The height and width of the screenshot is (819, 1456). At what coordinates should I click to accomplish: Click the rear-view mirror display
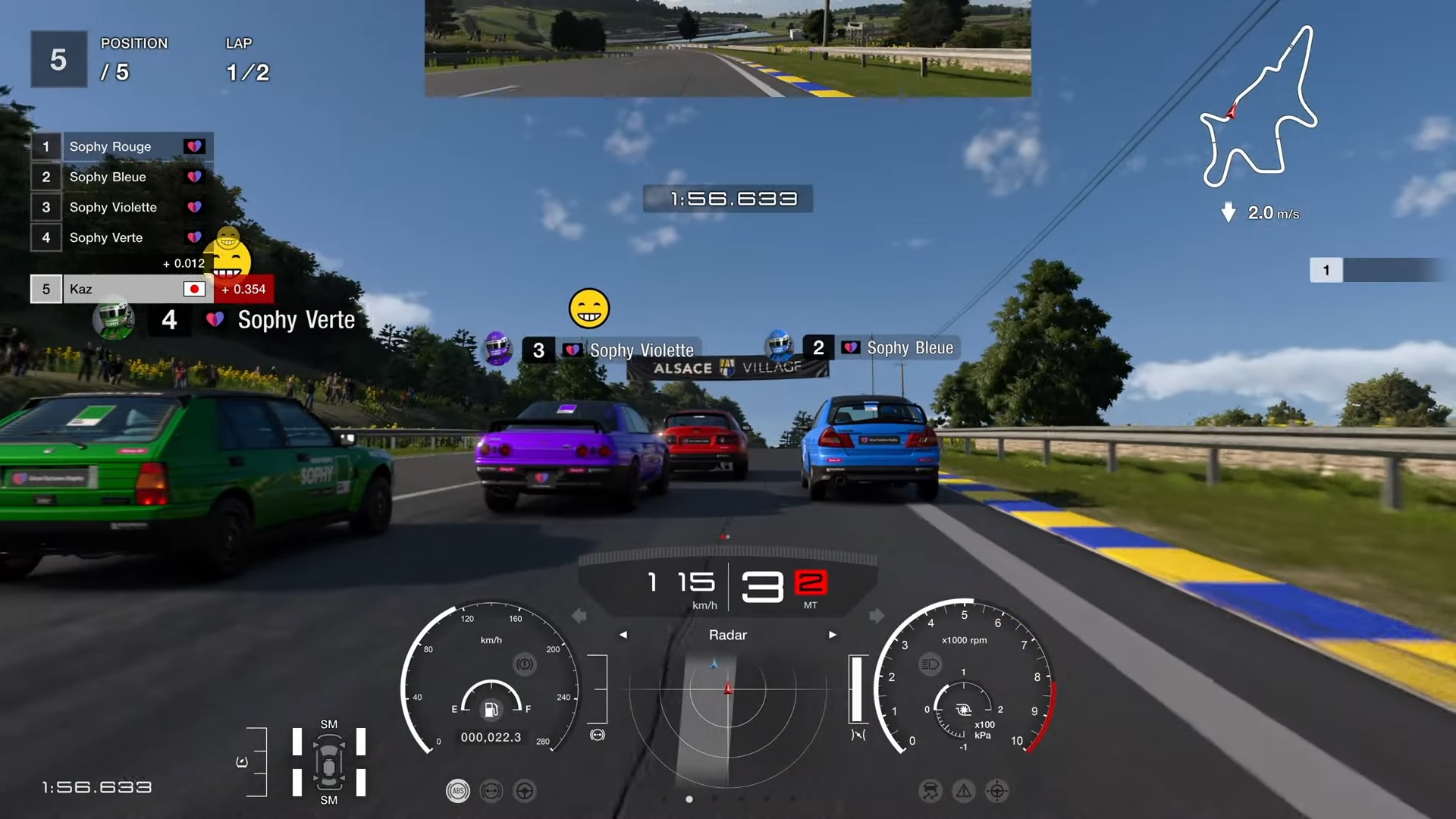point(727,48)
